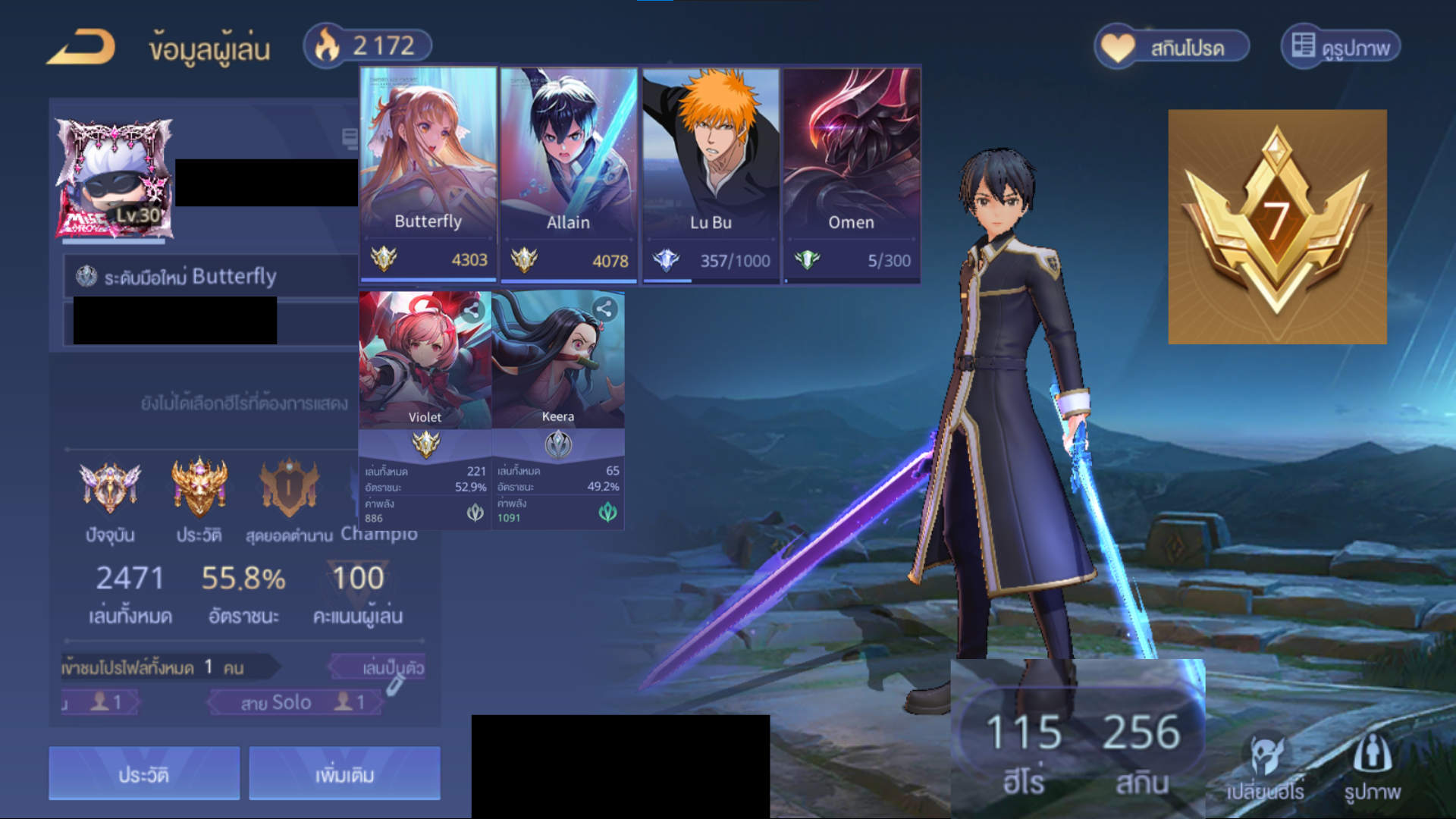
Task: Select the history rank emblem
Action: tap(199, 489)
